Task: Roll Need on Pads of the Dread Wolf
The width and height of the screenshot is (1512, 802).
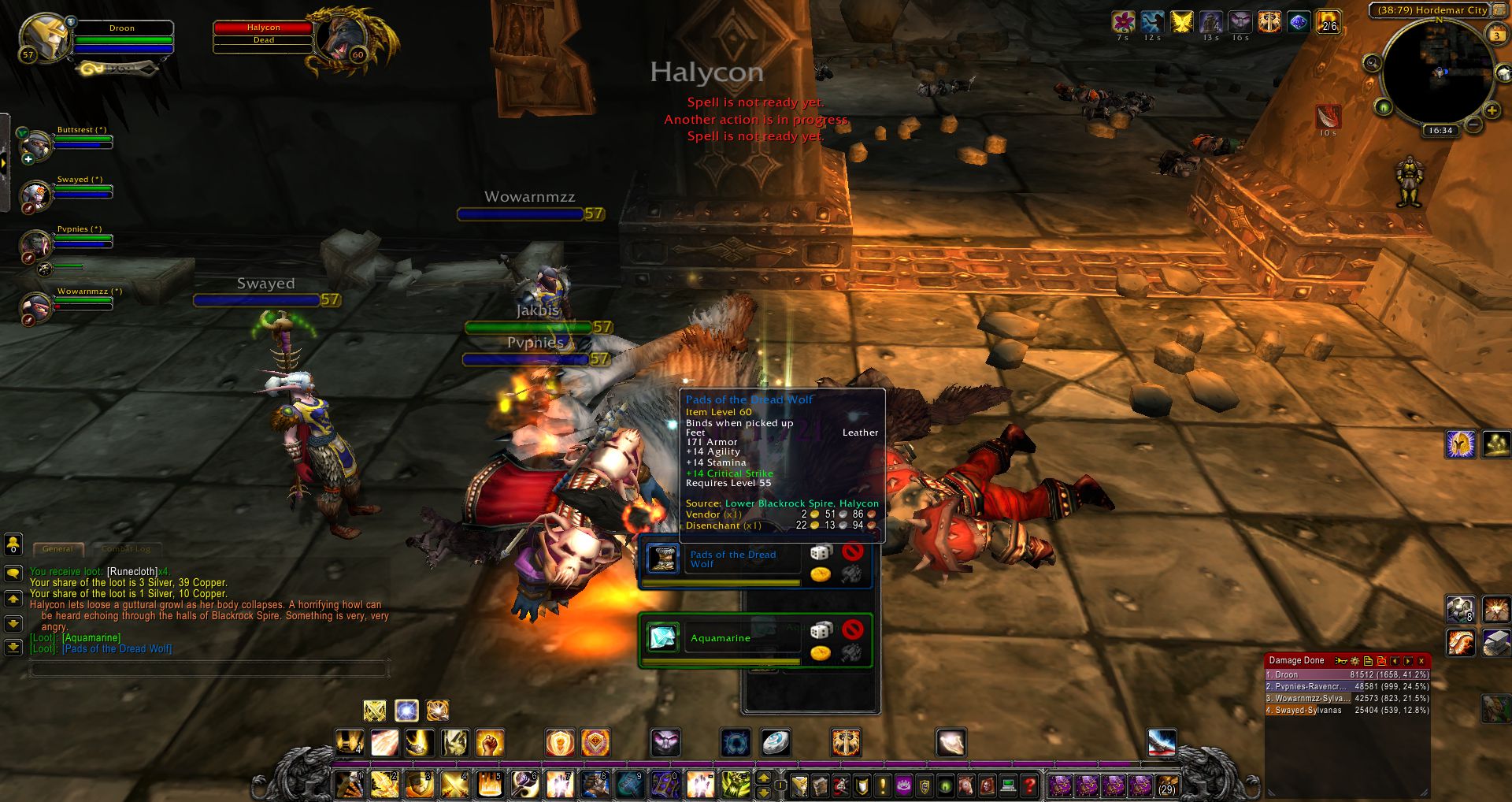Action: click(x=821, y=552)
